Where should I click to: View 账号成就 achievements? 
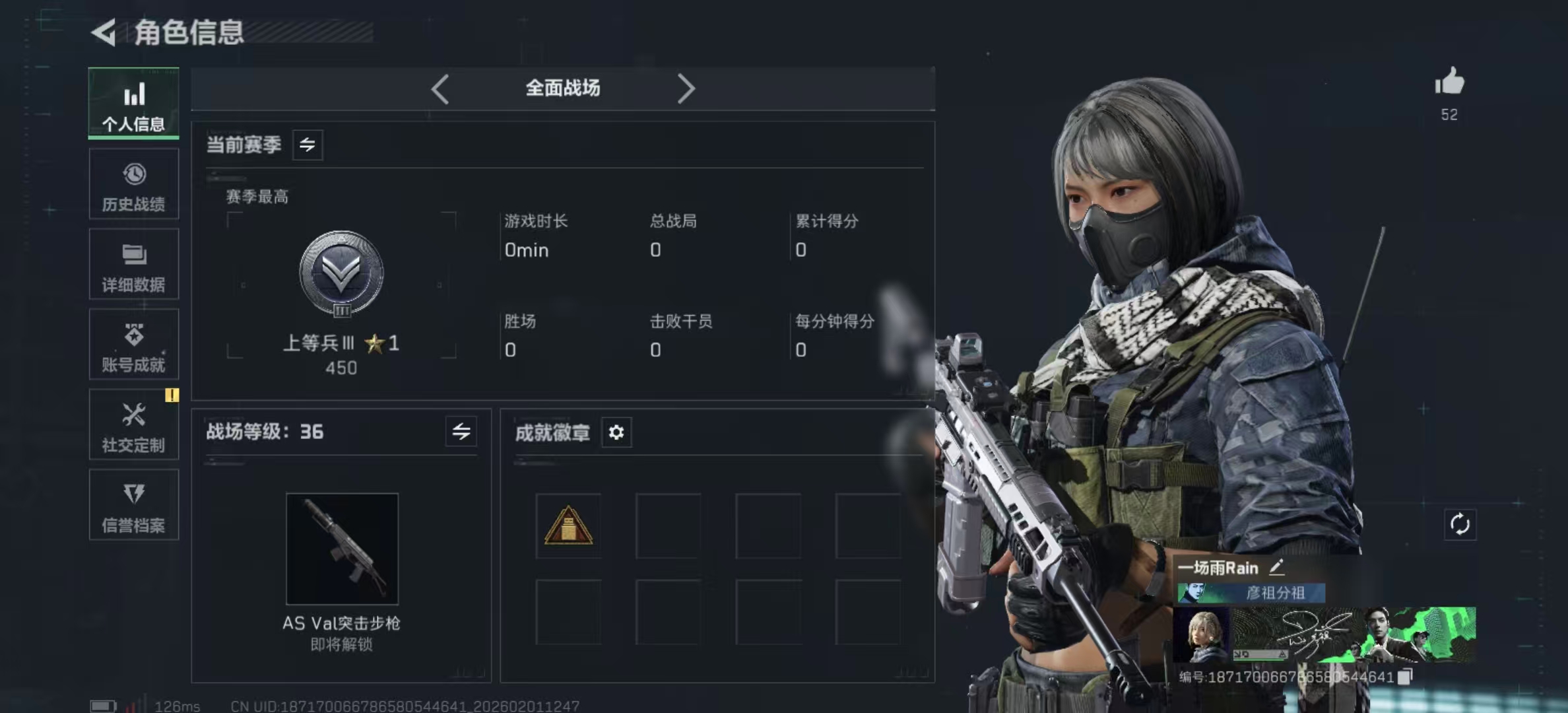133,345
